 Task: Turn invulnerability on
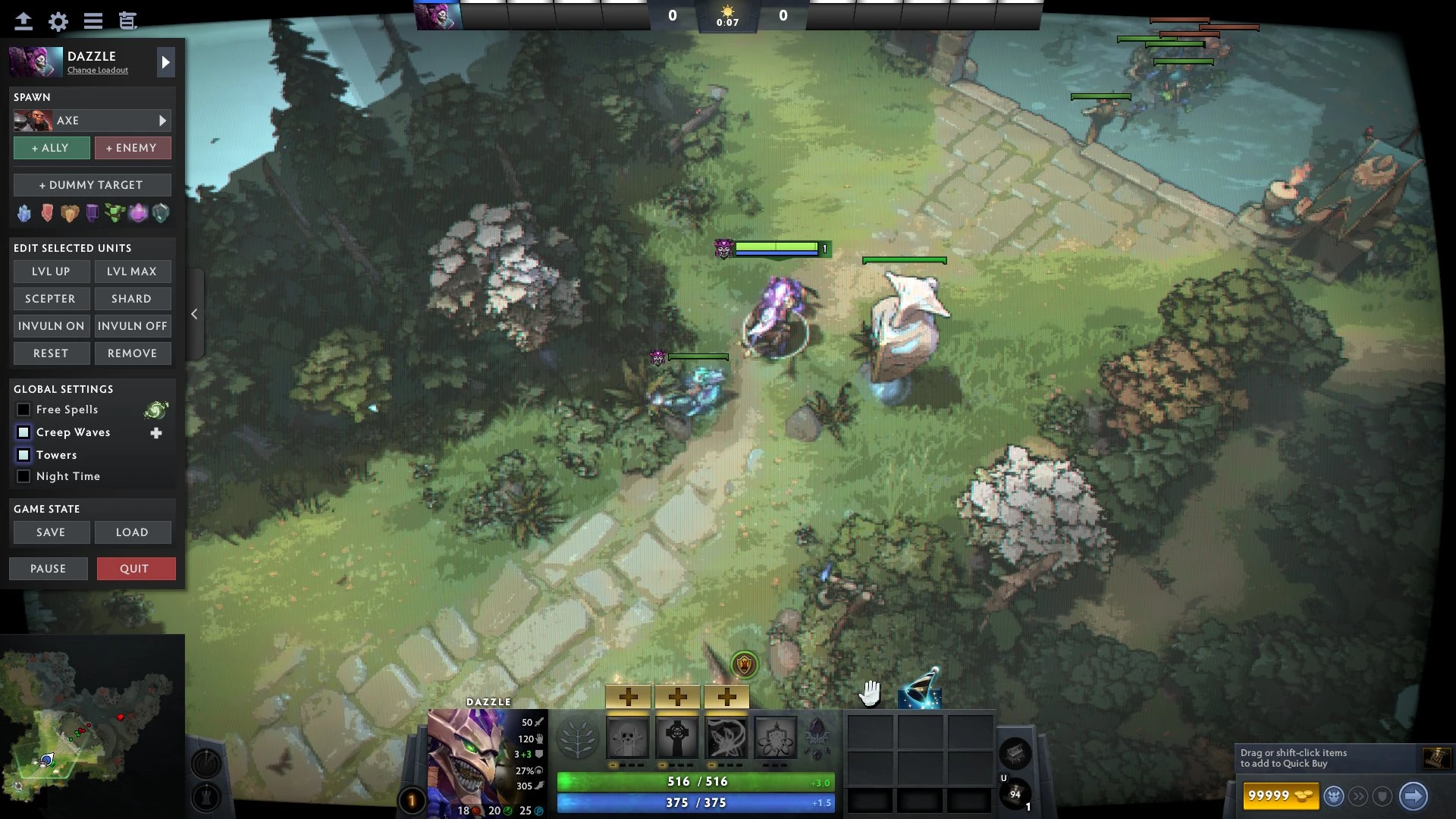click(x=52, y=326)
